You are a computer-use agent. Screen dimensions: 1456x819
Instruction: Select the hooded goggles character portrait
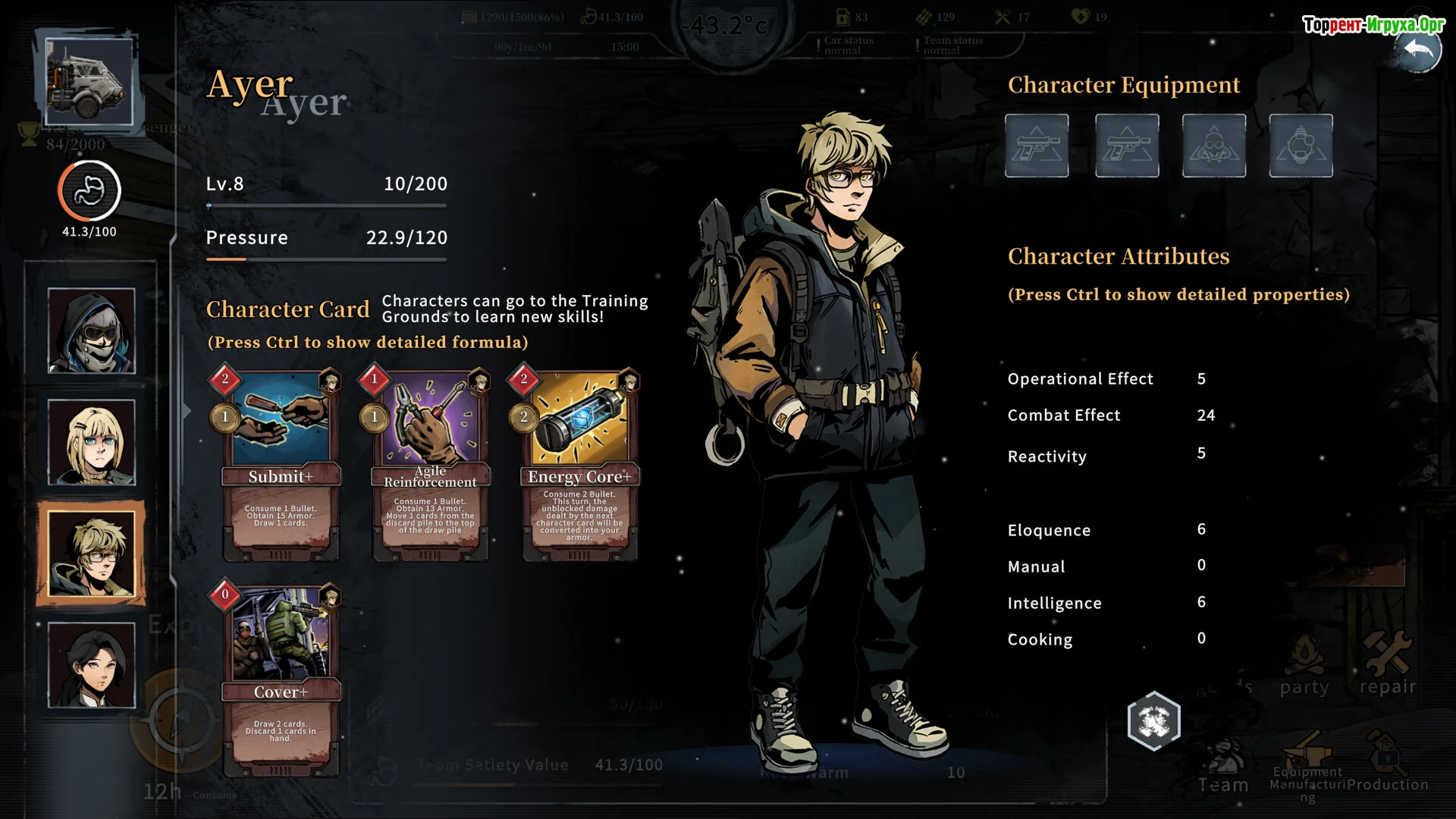pos(92,331)
